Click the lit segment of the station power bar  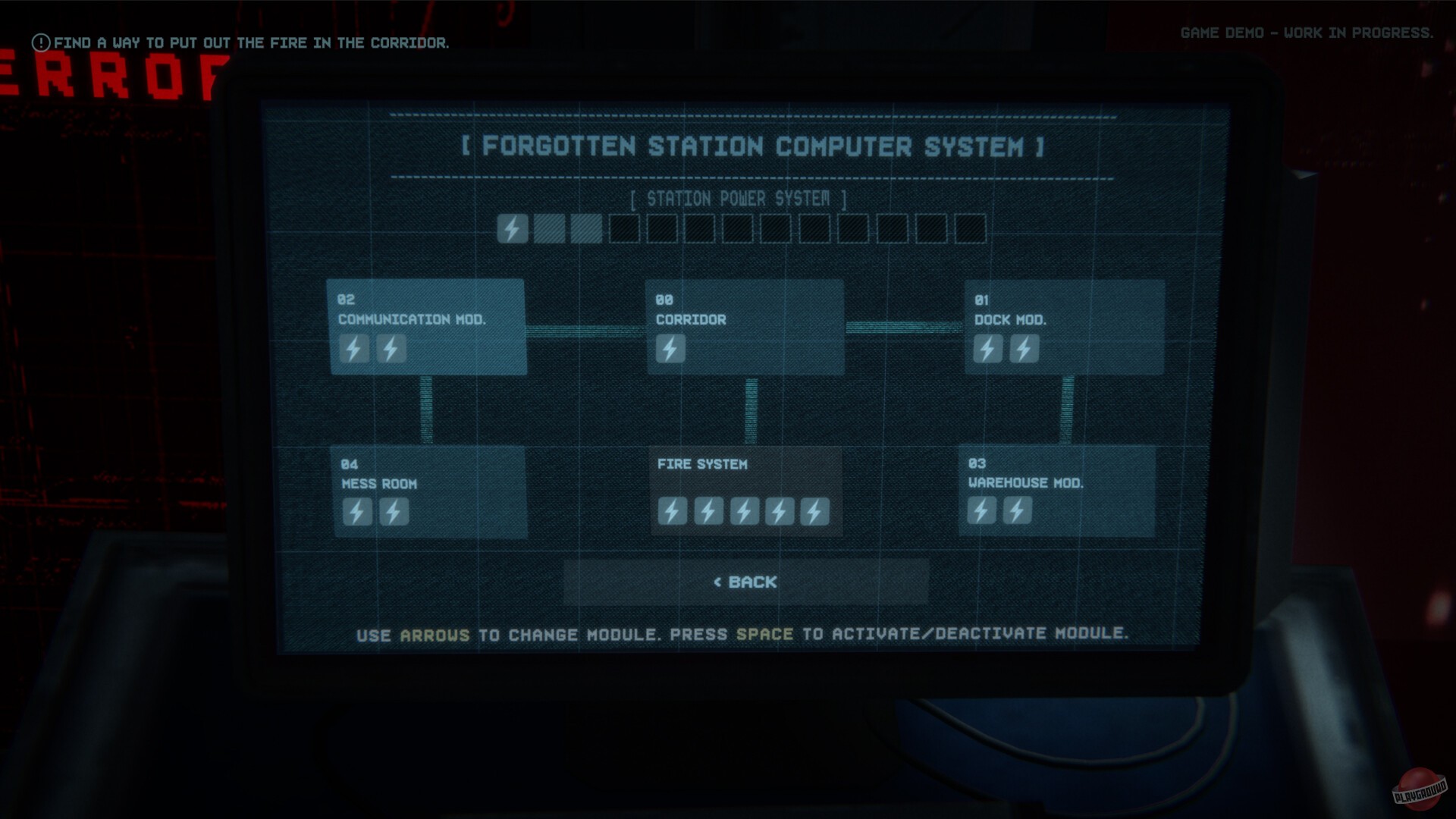(x=513, y=228)
